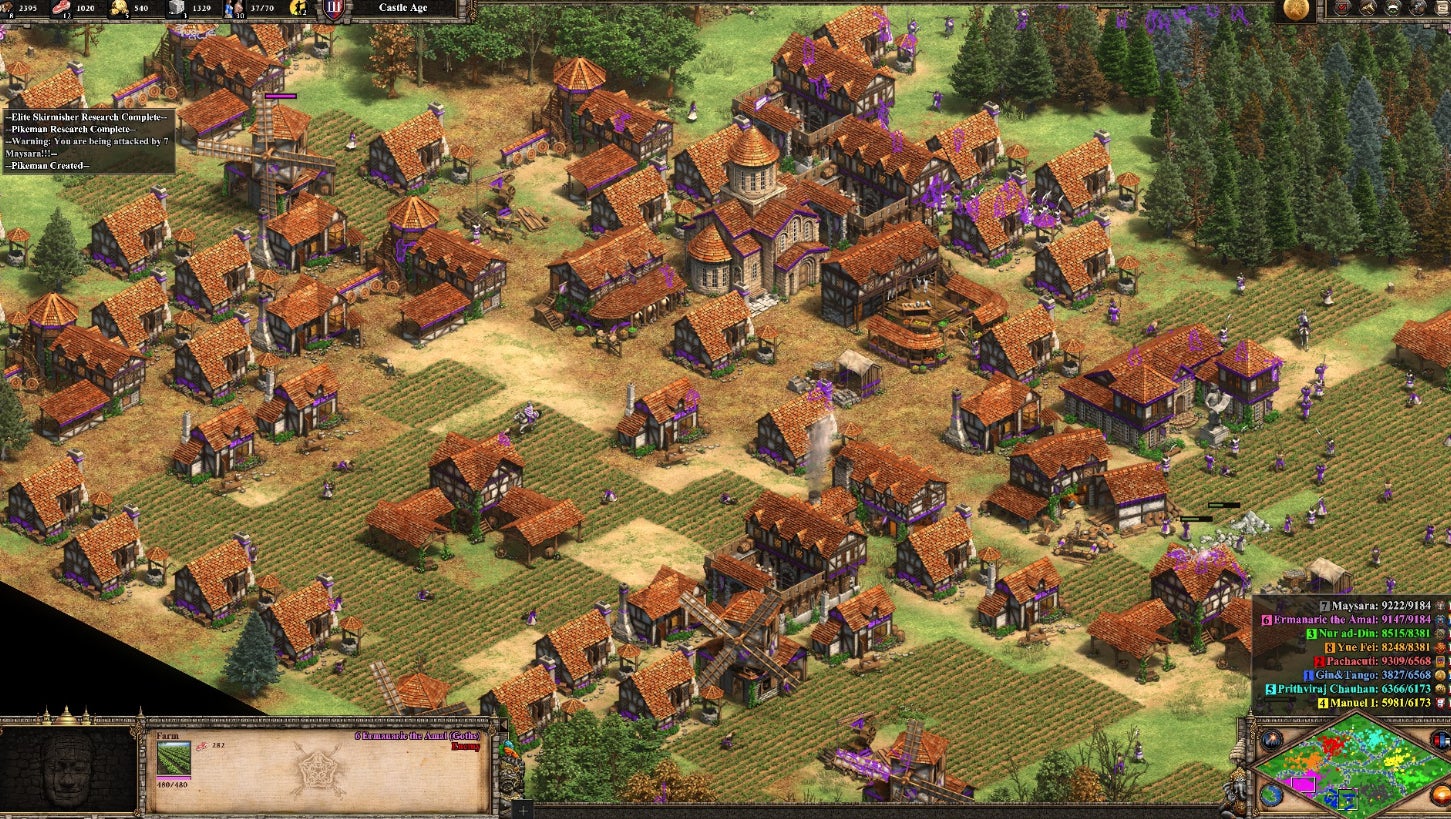Open the game menu scroll icon
This screenshot has height=819, width=1451.
click(1443, 9)
